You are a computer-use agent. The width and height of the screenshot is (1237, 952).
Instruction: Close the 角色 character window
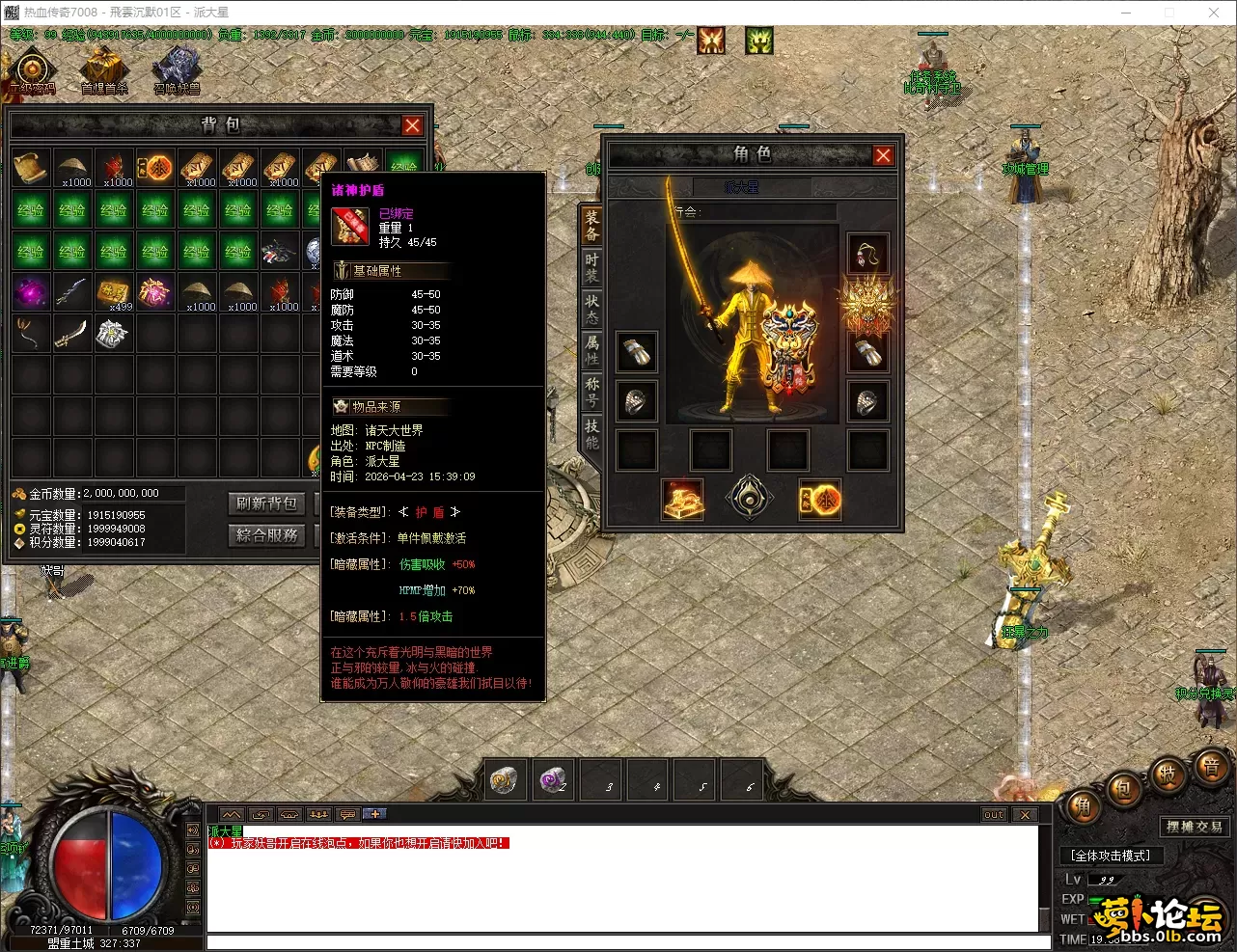pyautogui.click(x=882, y=155)
